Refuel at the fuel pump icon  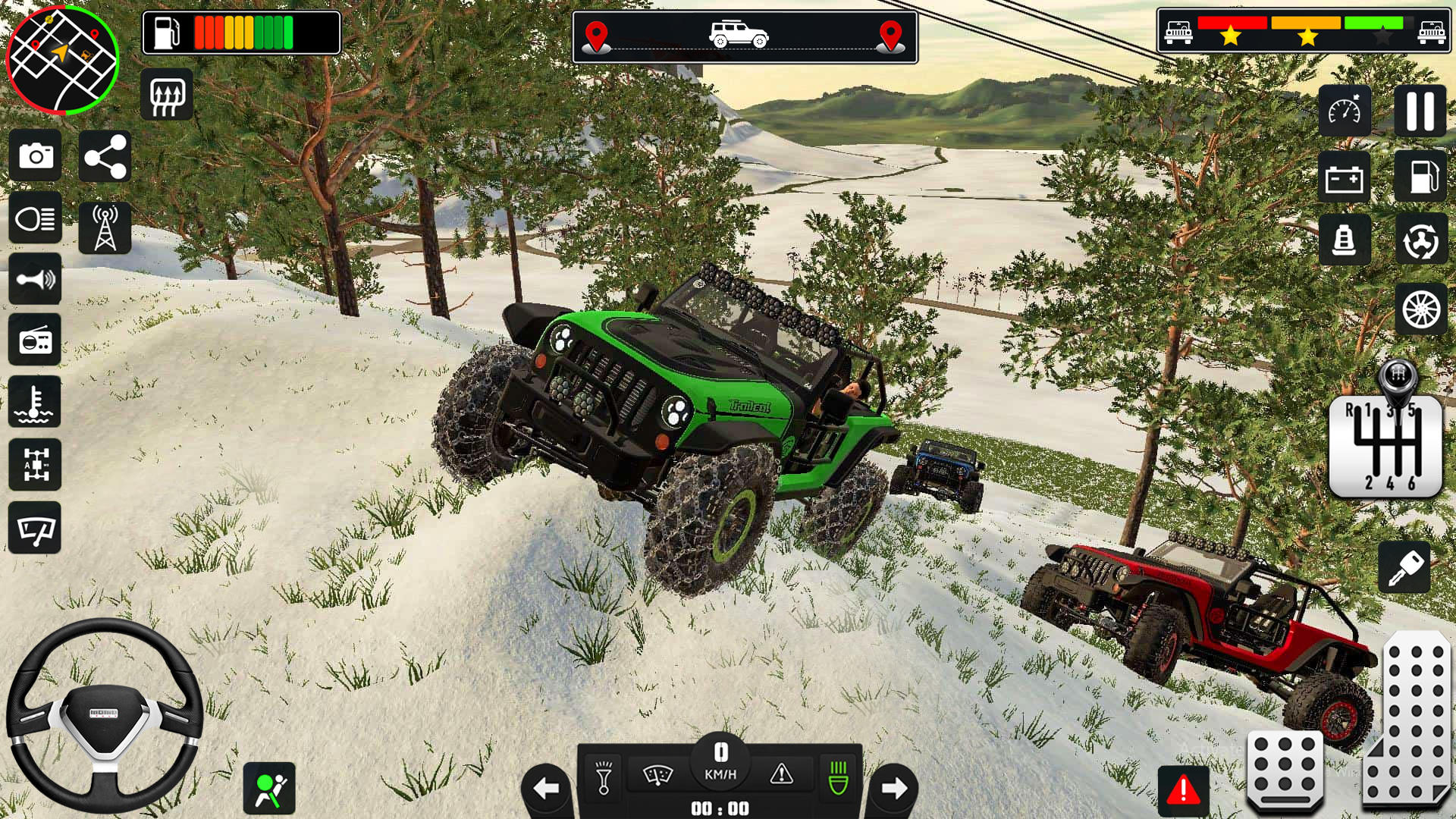(1420, 176)
